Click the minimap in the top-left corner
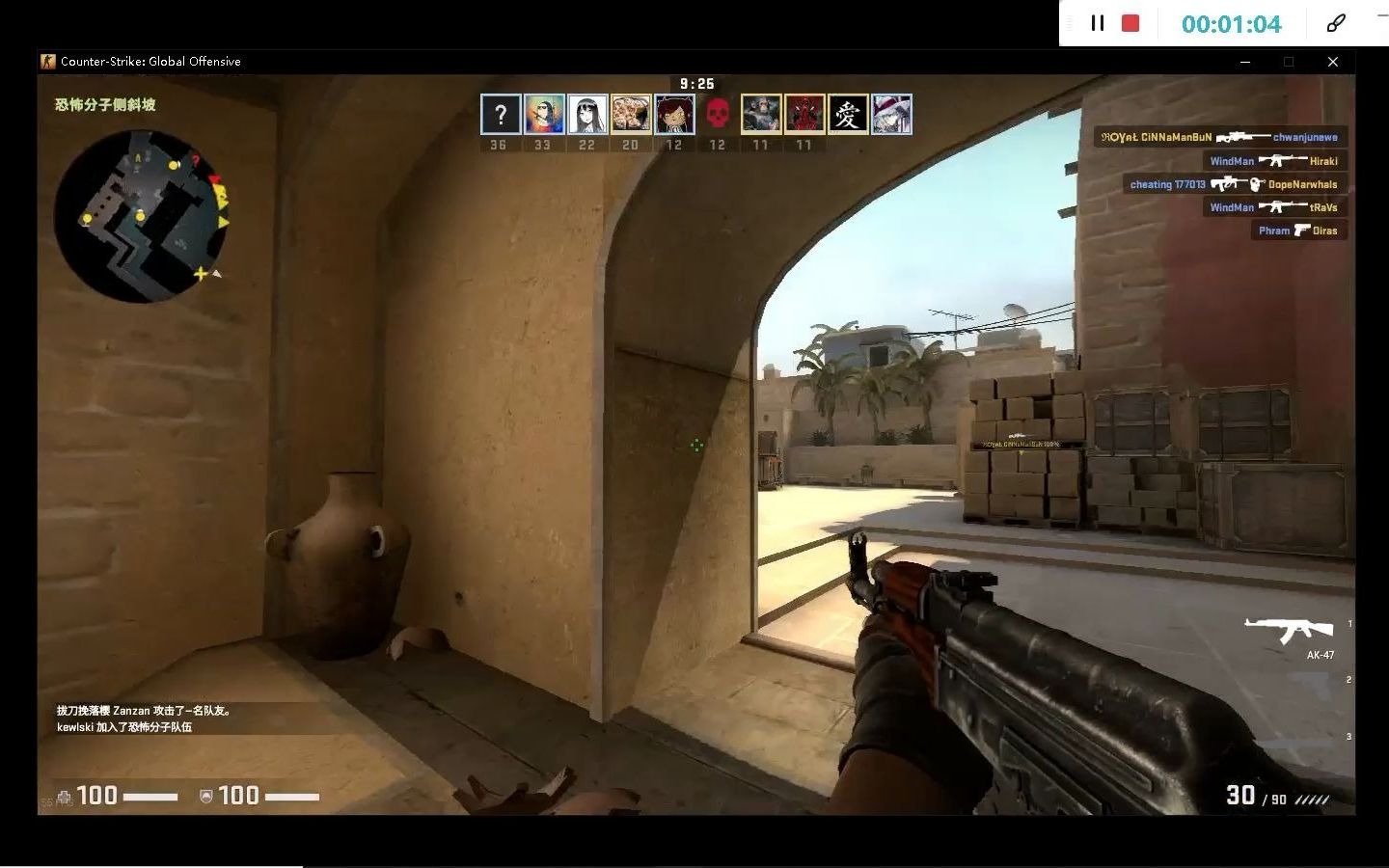 [x=147, y=220]
